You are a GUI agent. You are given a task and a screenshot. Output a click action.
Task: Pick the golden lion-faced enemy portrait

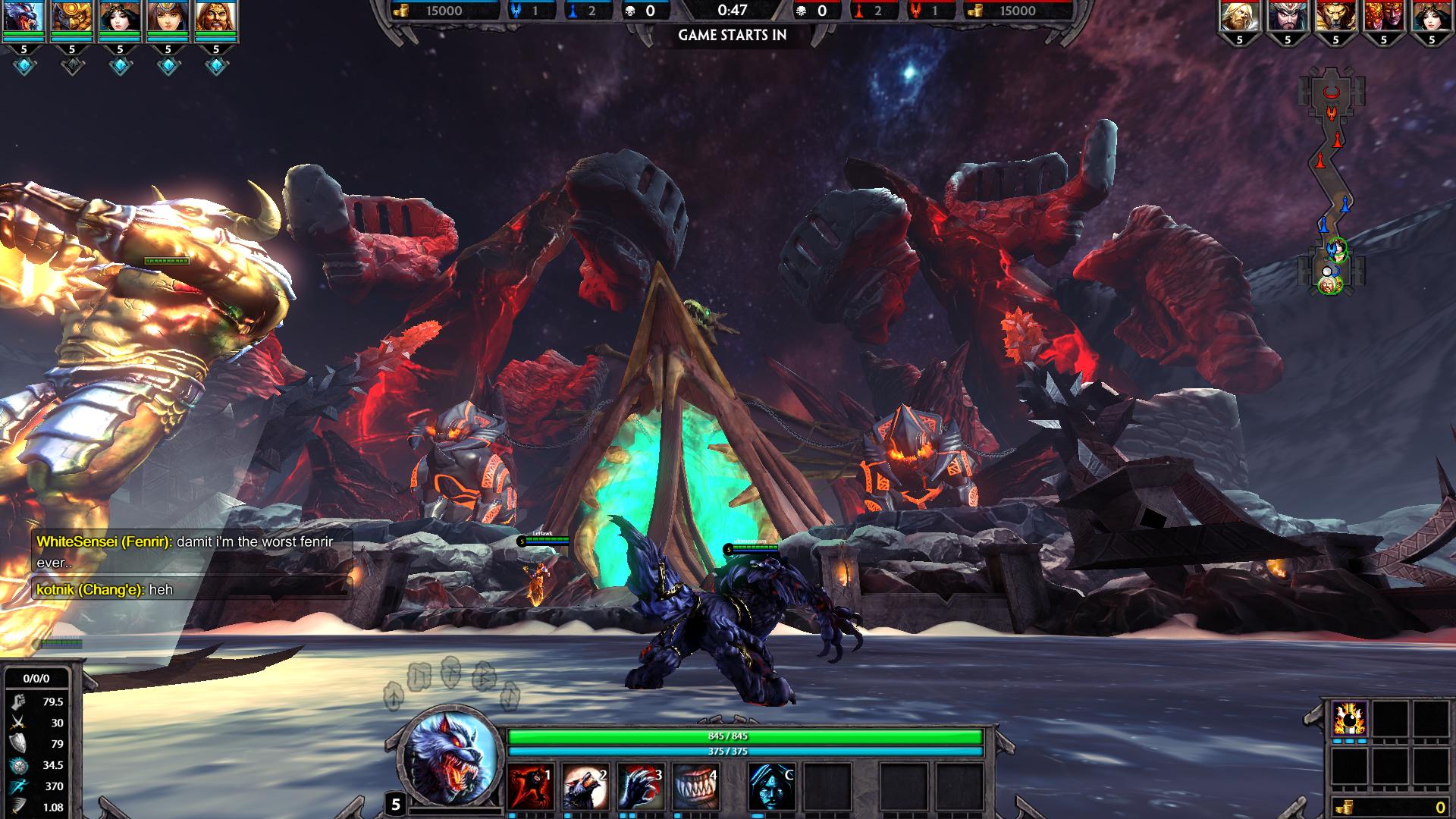1335,18
